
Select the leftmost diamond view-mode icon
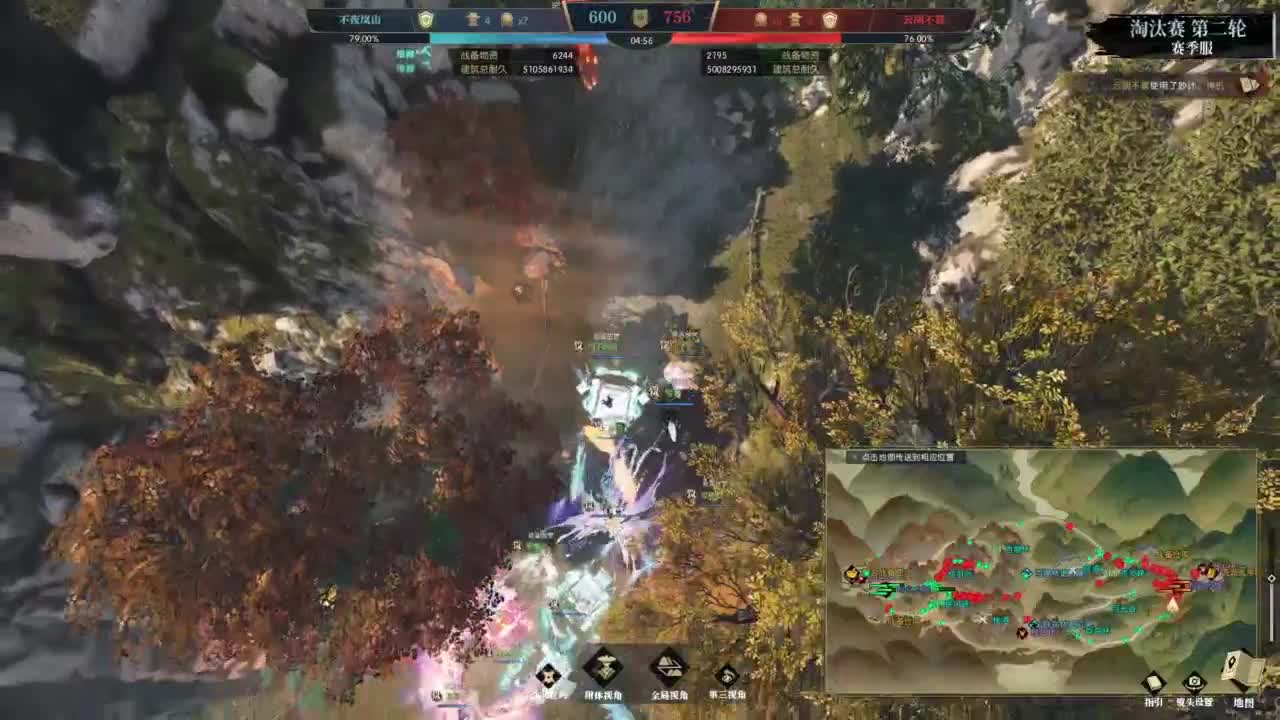[x=548, y=674]
